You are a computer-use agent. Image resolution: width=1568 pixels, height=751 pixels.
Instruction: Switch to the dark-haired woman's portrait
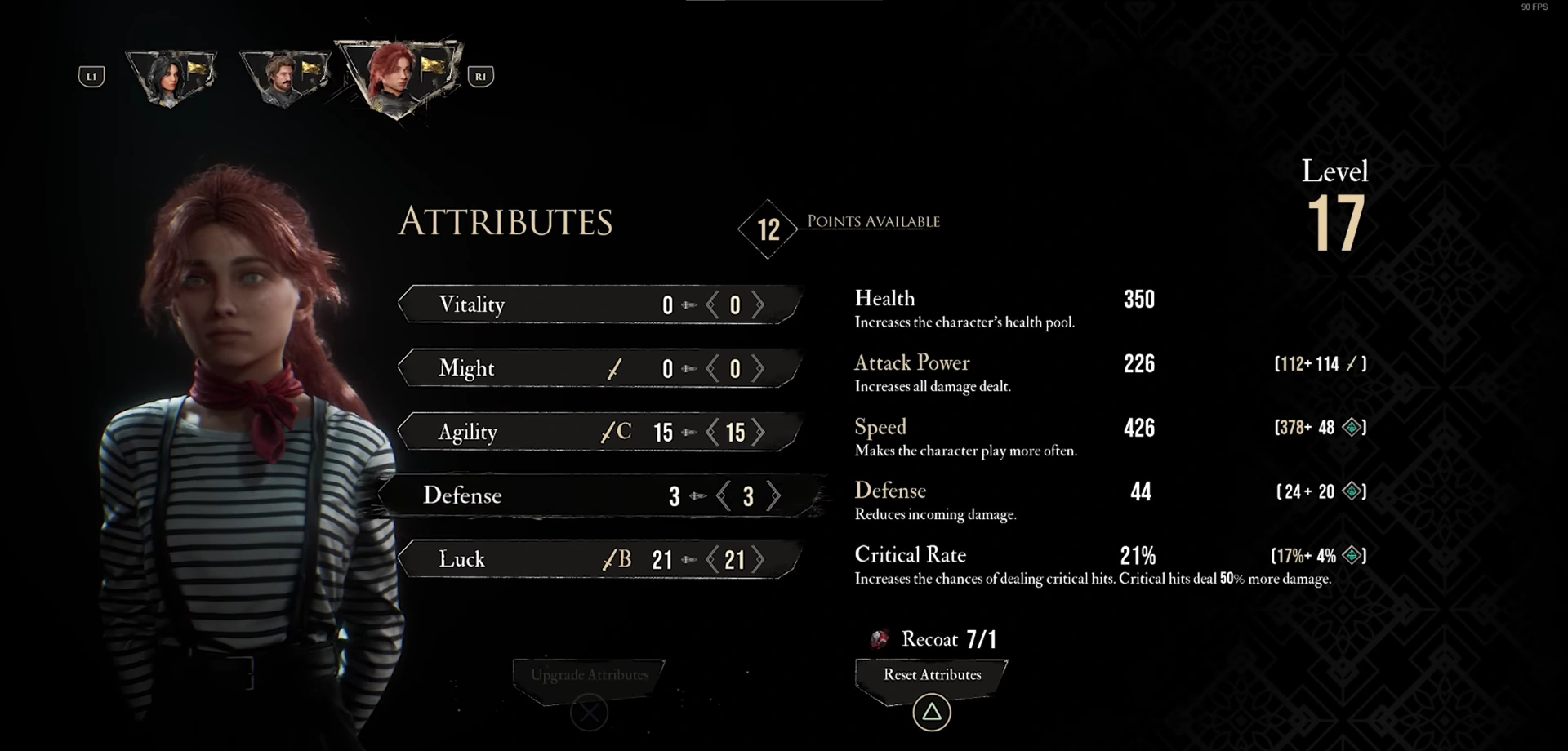170,78
